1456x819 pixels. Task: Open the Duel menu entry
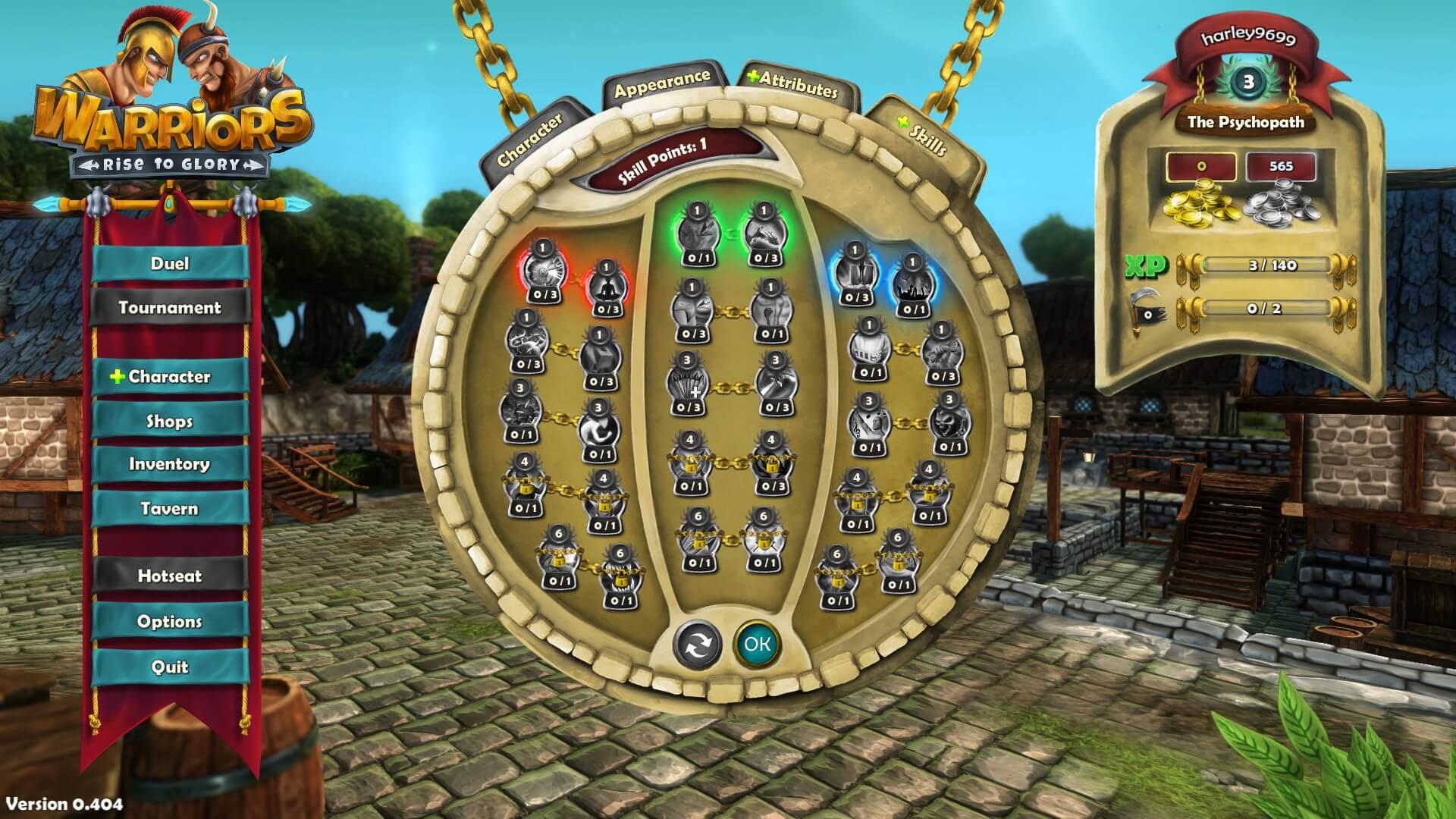pos(170,264)
